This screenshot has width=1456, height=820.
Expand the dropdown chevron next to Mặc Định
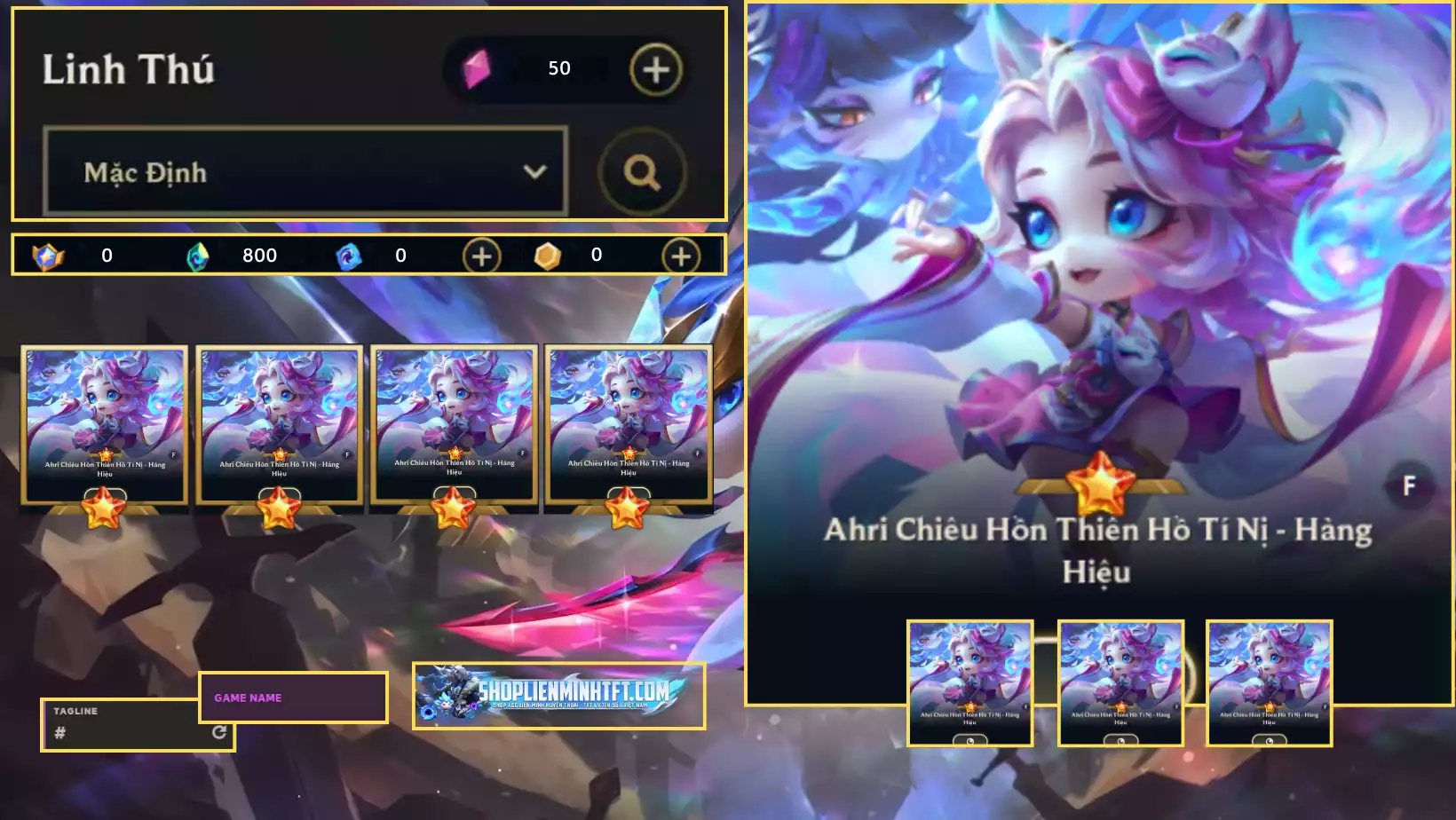pos(534,171)
